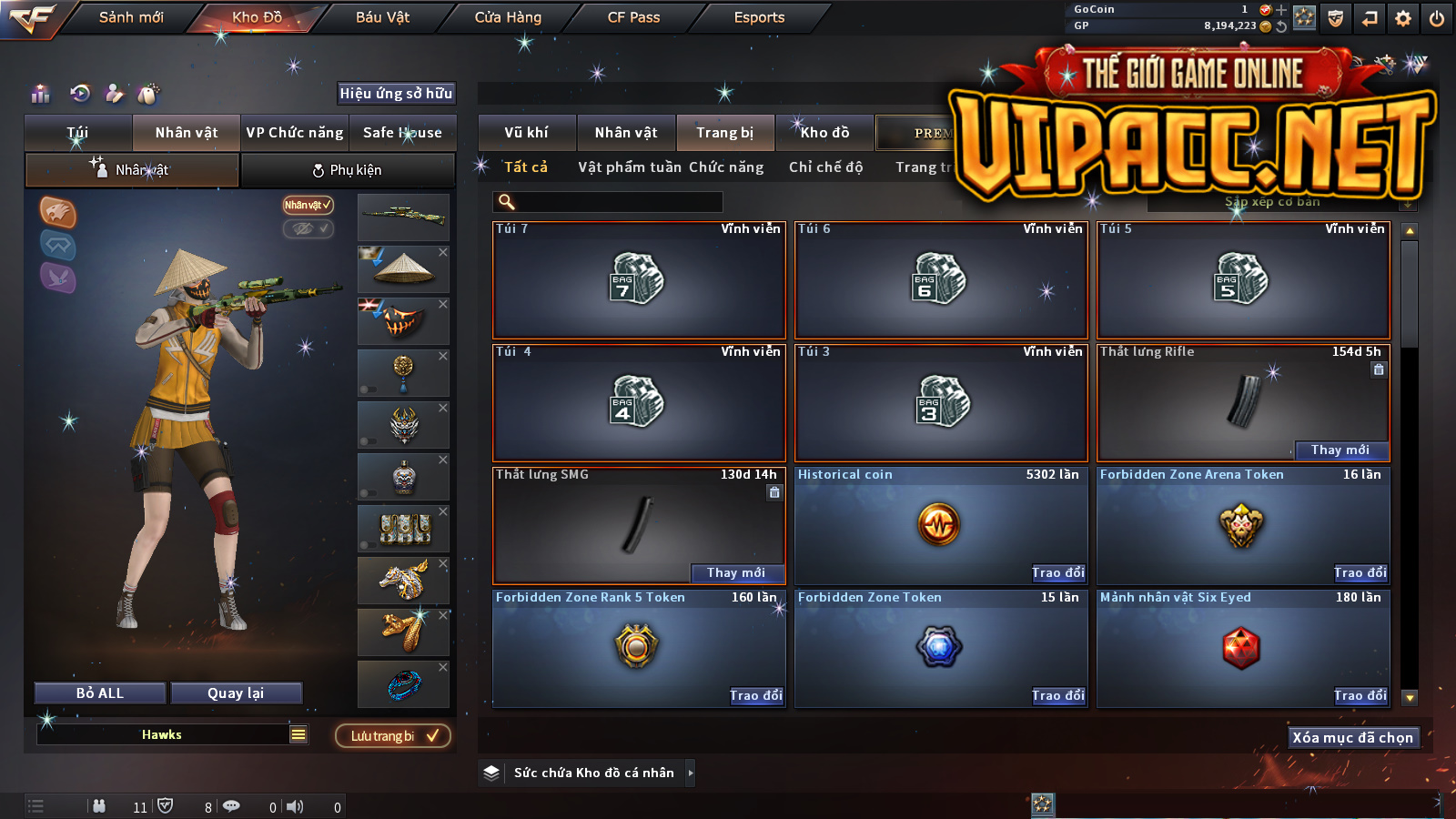Renew the Thắt lưng Rifle with Thay mới
Screen dimensions: 1456x819
pos(1340,450)
